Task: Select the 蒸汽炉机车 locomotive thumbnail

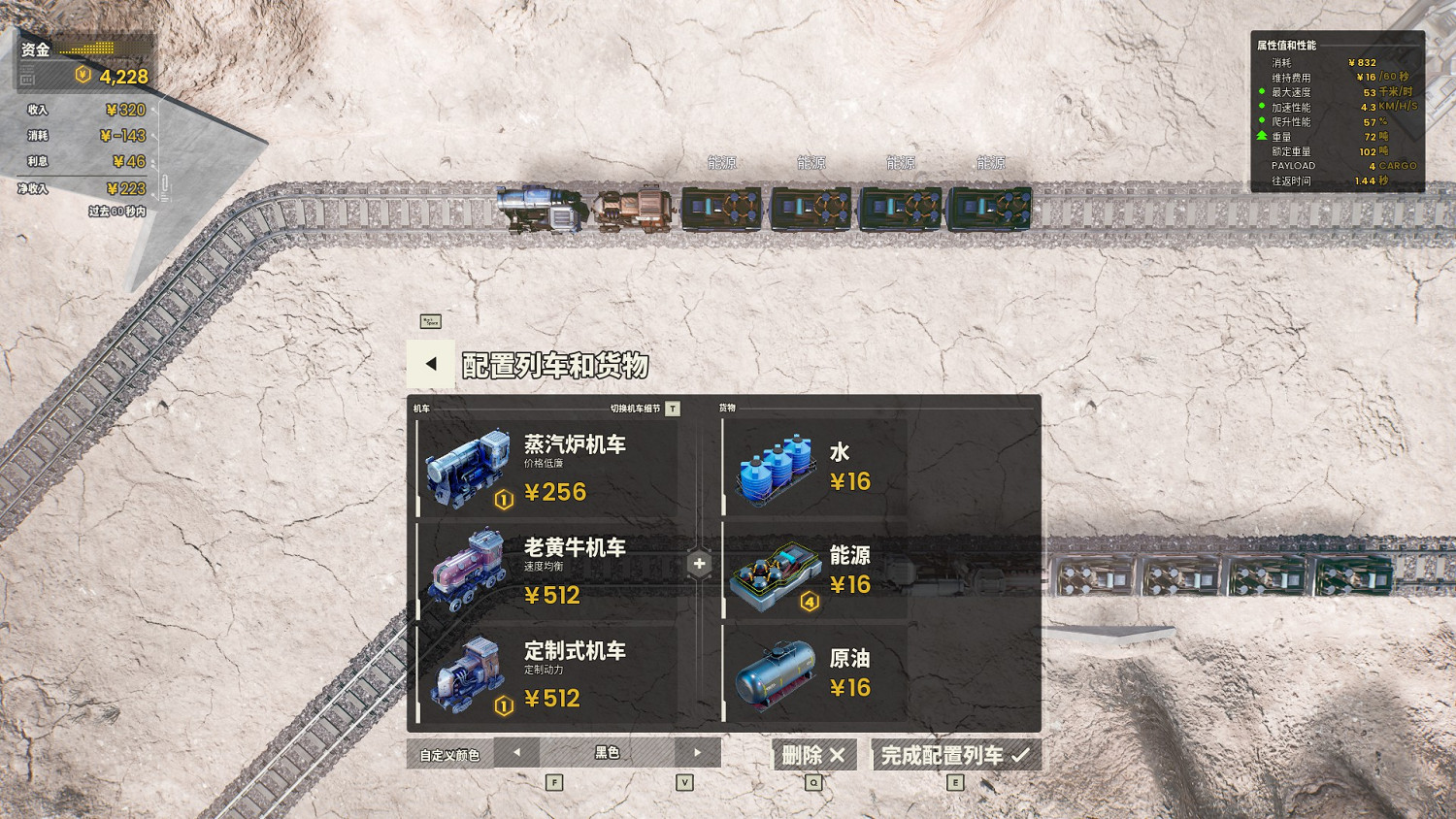Action: [x=469, y=469]
